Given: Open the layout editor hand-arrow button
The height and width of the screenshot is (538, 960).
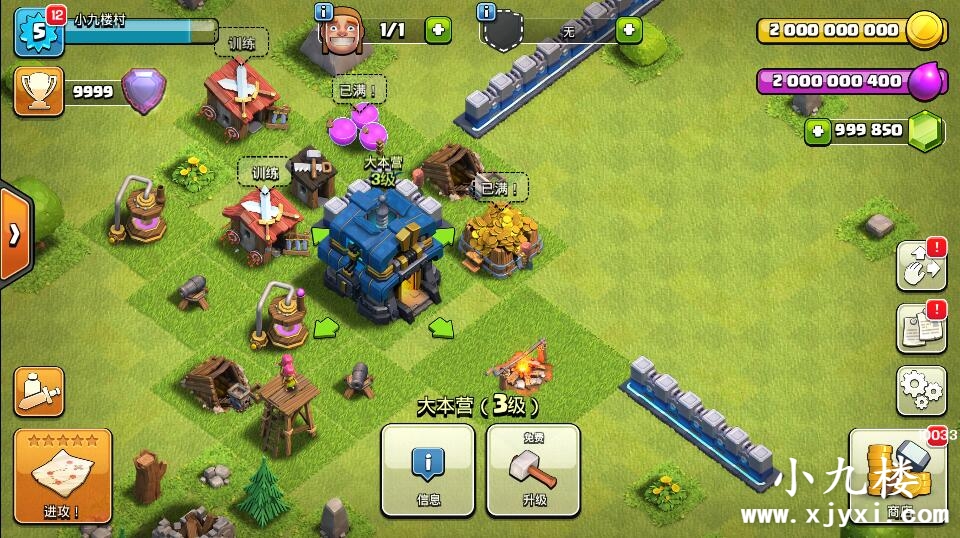Looking at the screenshot, I should pos(921,265).
